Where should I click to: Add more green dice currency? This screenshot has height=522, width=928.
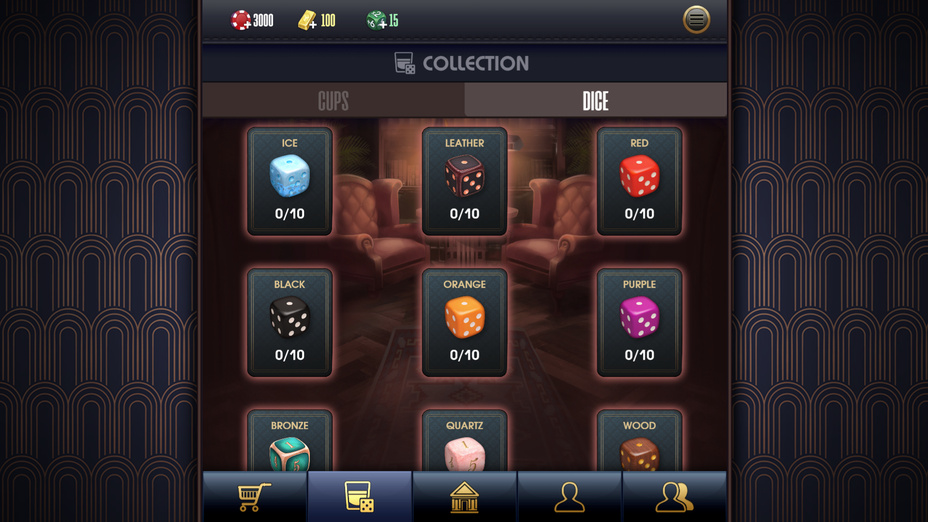click(x=376, y=20)
